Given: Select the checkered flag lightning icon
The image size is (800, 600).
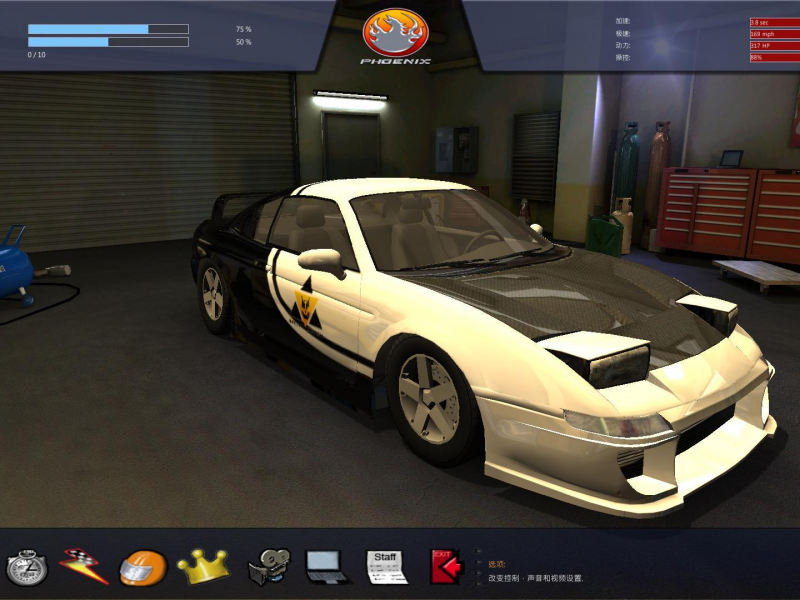Looking at the screenshot, I should 82,566.
